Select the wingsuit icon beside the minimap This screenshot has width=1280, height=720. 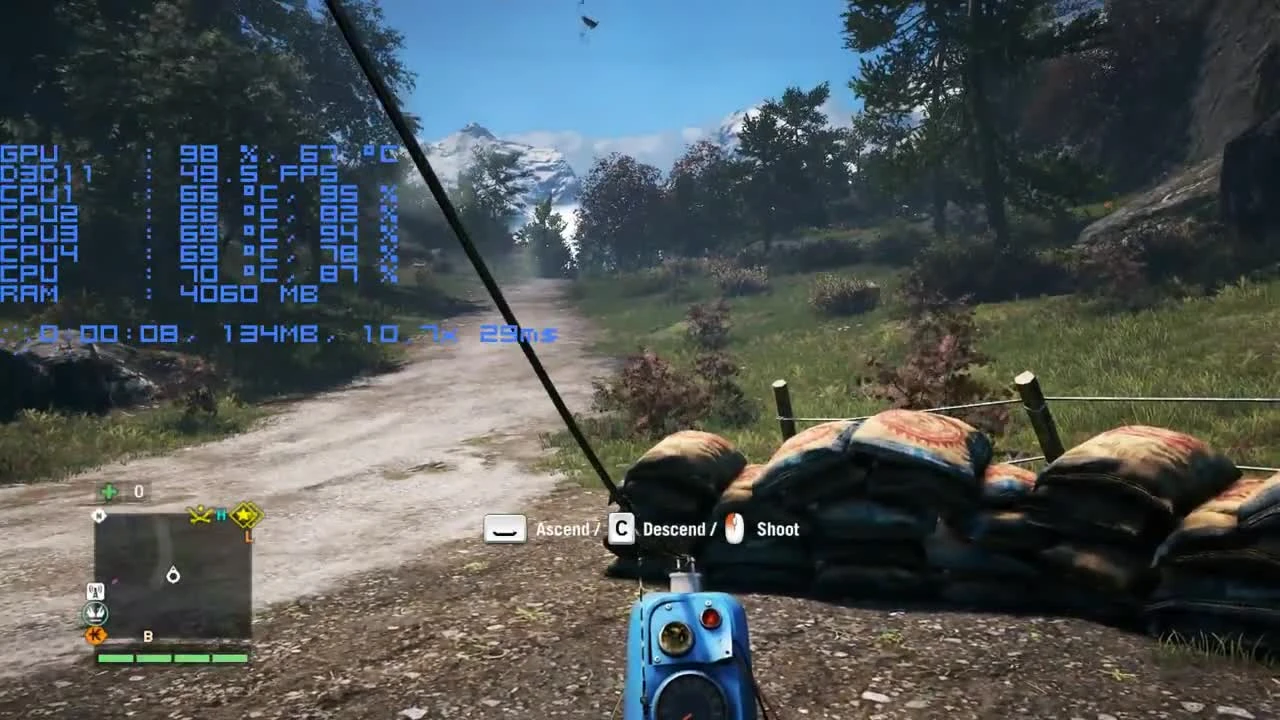pos(95,613)
